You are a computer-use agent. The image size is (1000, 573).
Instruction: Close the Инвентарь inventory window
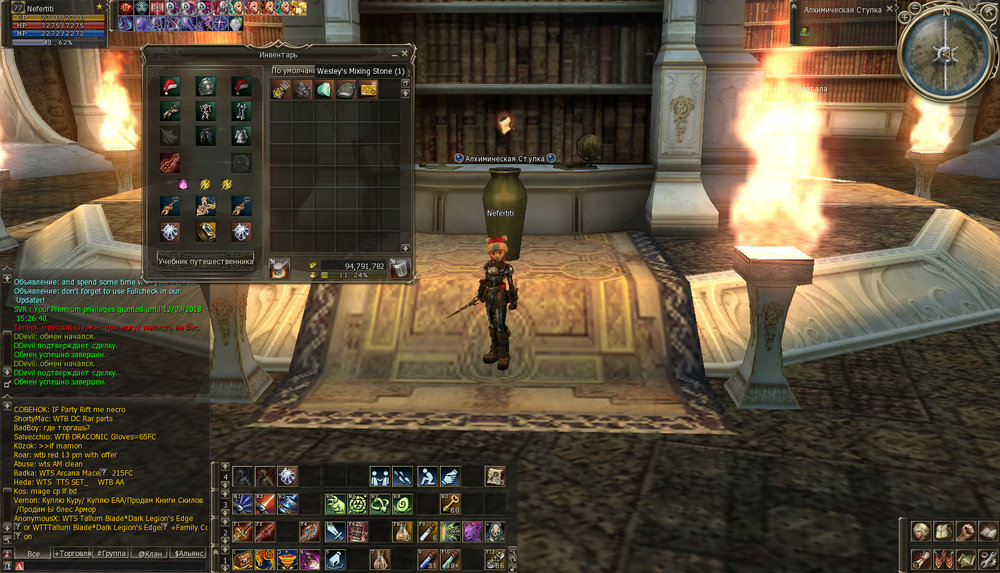pyautogui.click(x=405, y=52)
